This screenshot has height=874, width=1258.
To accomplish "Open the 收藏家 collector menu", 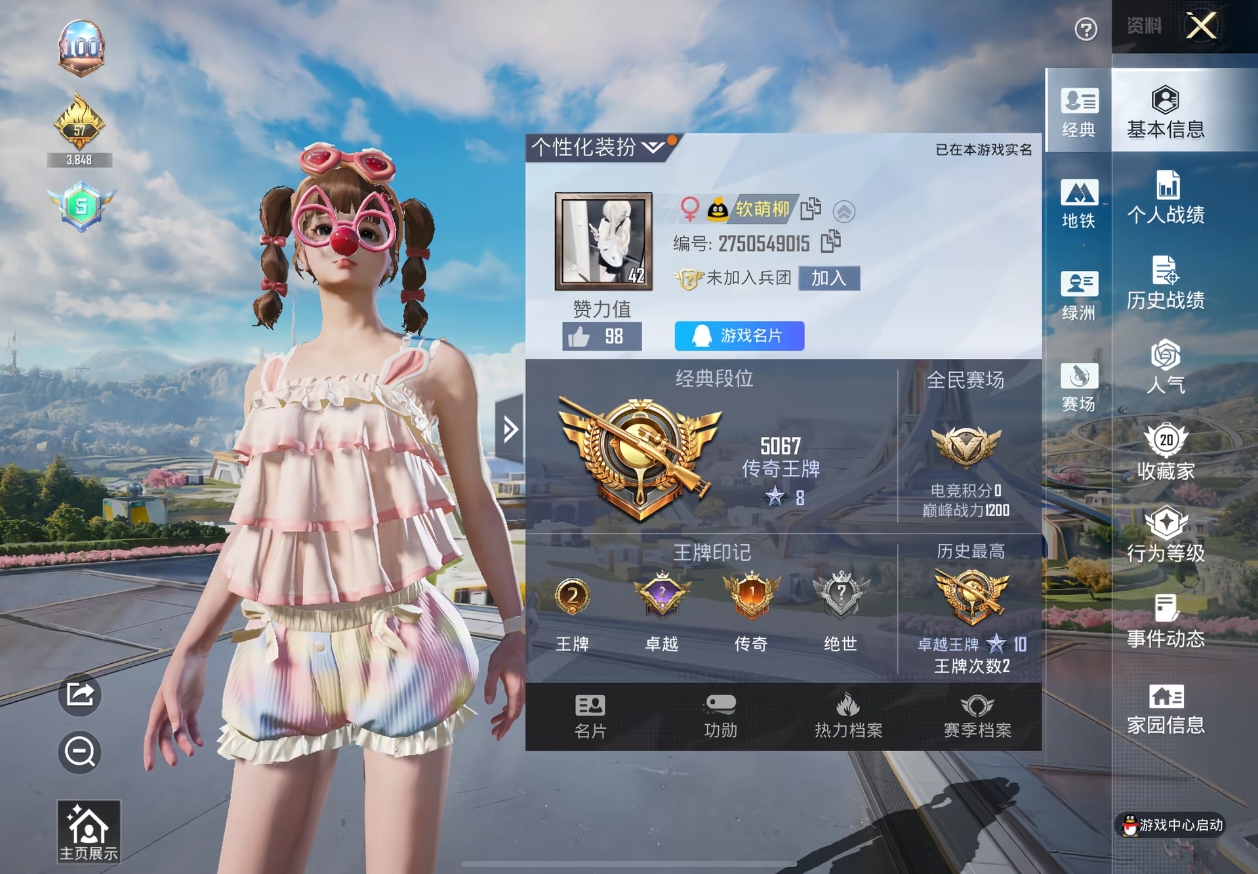I will (1165, 452).
